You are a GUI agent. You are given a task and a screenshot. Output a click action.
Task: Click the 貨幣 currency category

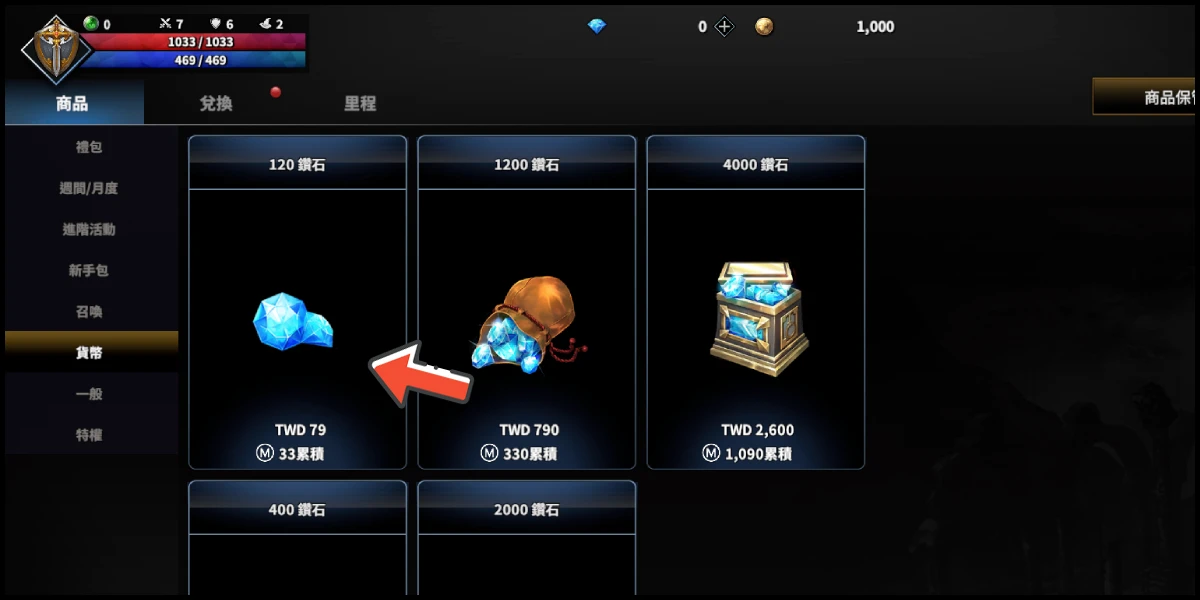click(90, 352)
